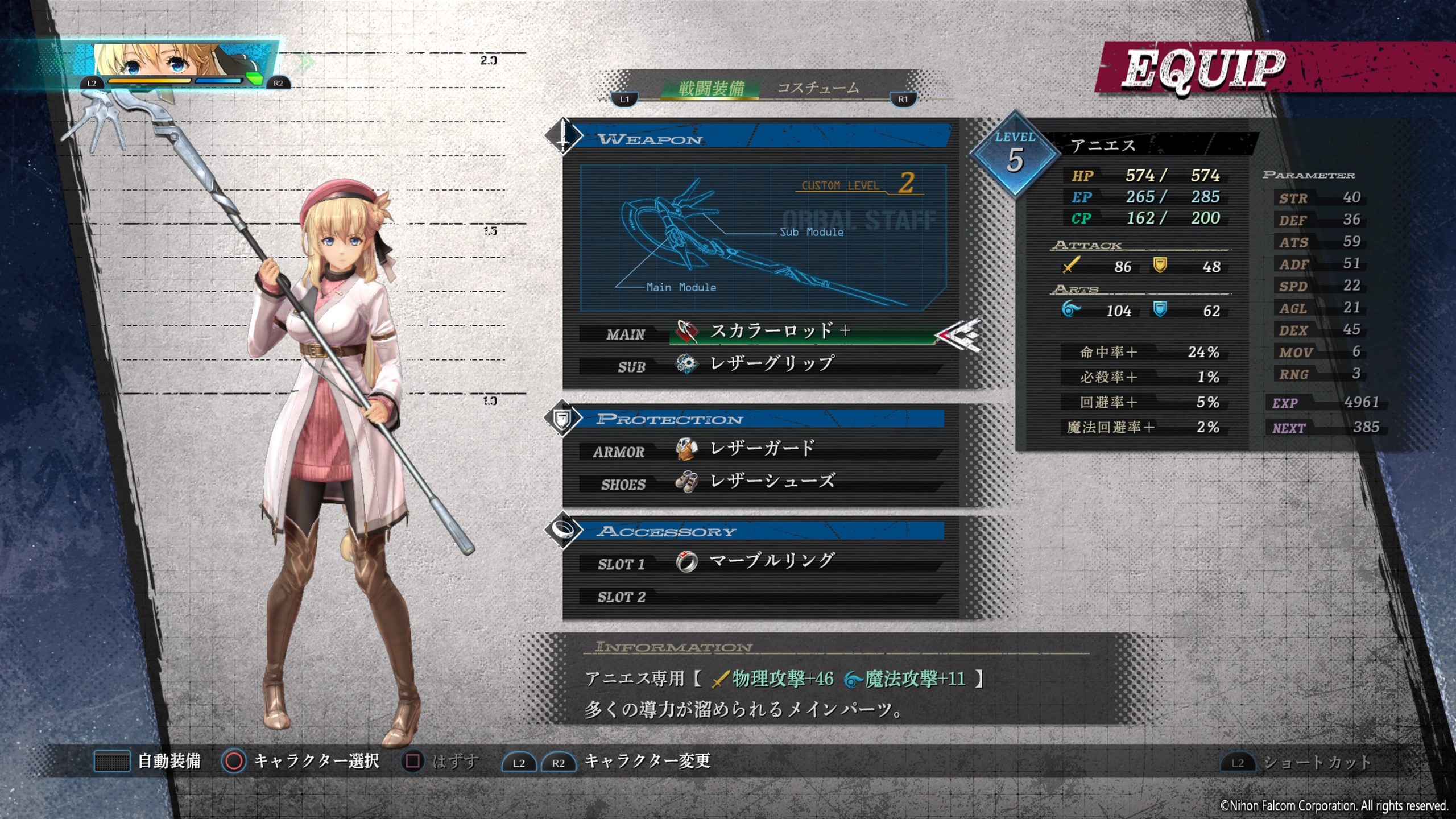Open the ショートカット shortcut option
The width and height of the screenshot is (1456, 819).
coord(1316,762)
